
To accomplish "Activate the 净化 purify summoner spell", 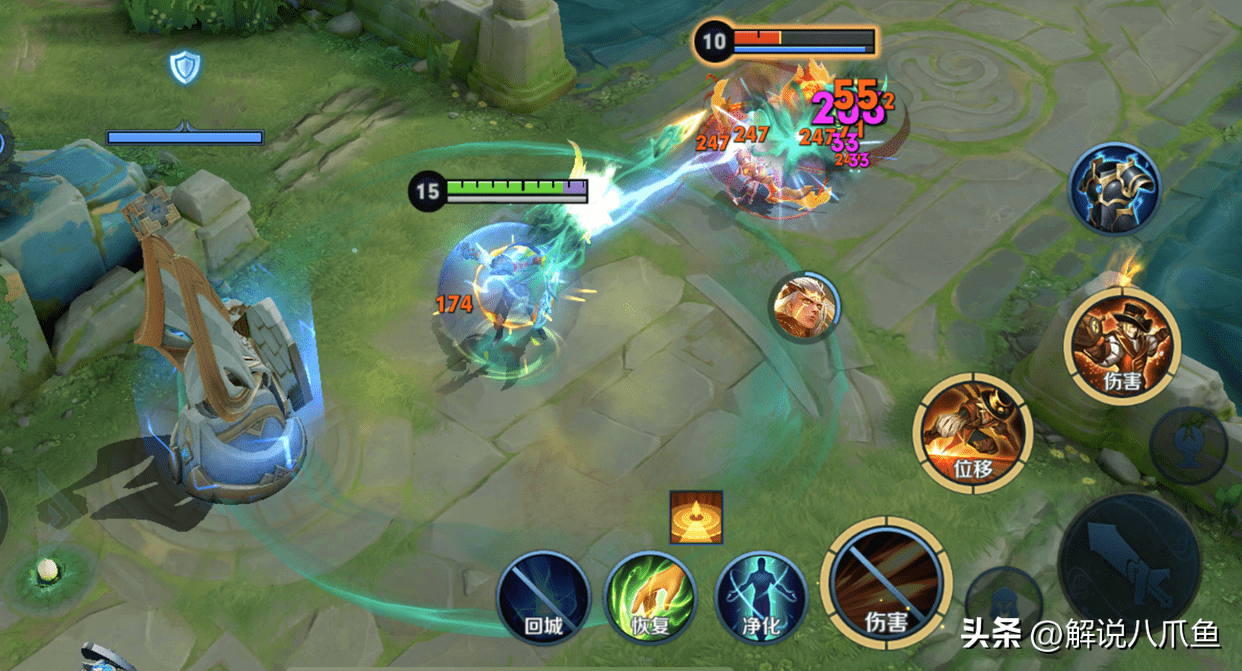I will [760, 598].
